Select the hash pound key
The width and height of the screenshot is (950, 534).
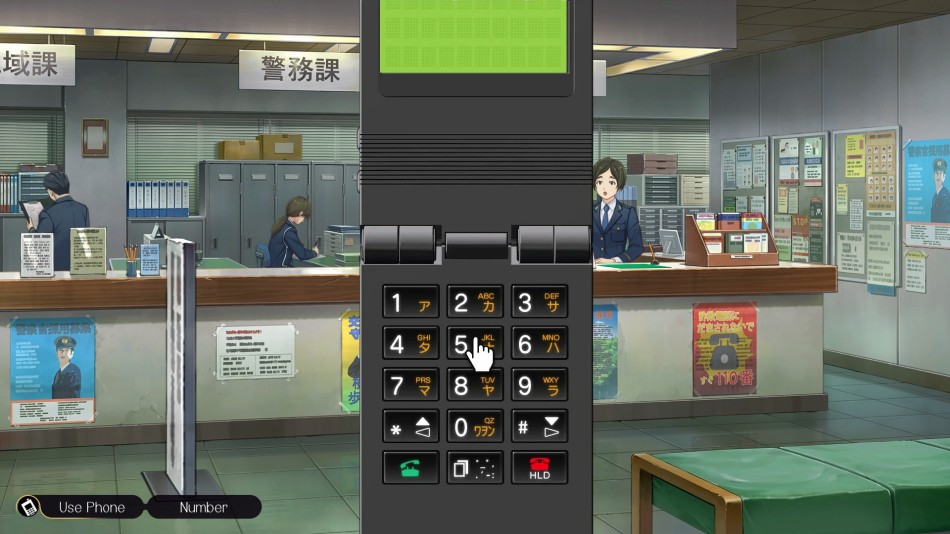pyautogui.click(x=539, y=427)
